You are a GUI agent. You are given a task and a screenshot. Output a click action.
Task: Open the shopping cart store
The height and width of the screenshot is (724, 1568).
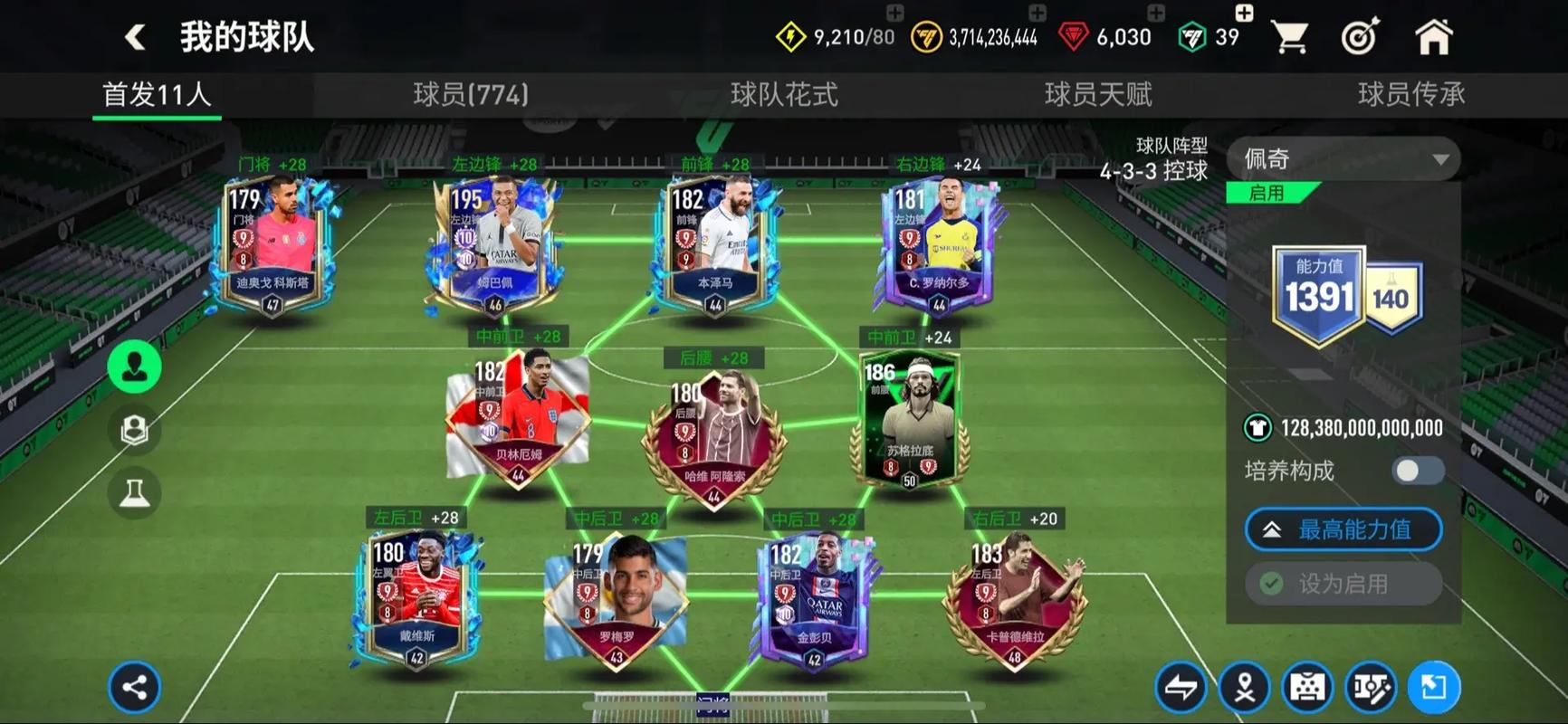tap(1289, 37)
